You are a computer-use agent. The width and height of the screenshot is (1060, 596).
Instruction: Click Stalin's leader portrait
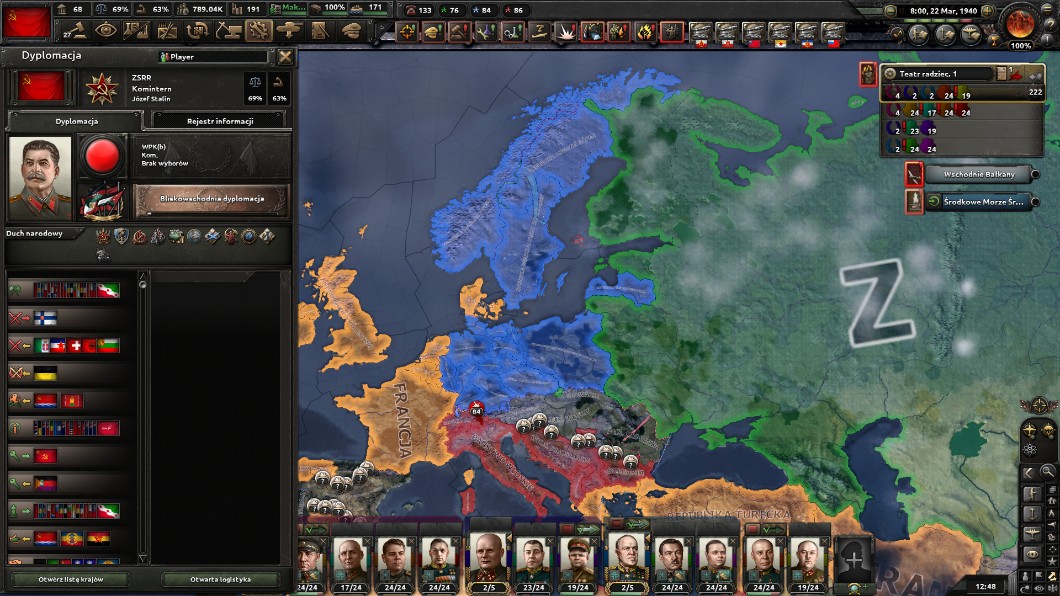click(x=40, y=178)
